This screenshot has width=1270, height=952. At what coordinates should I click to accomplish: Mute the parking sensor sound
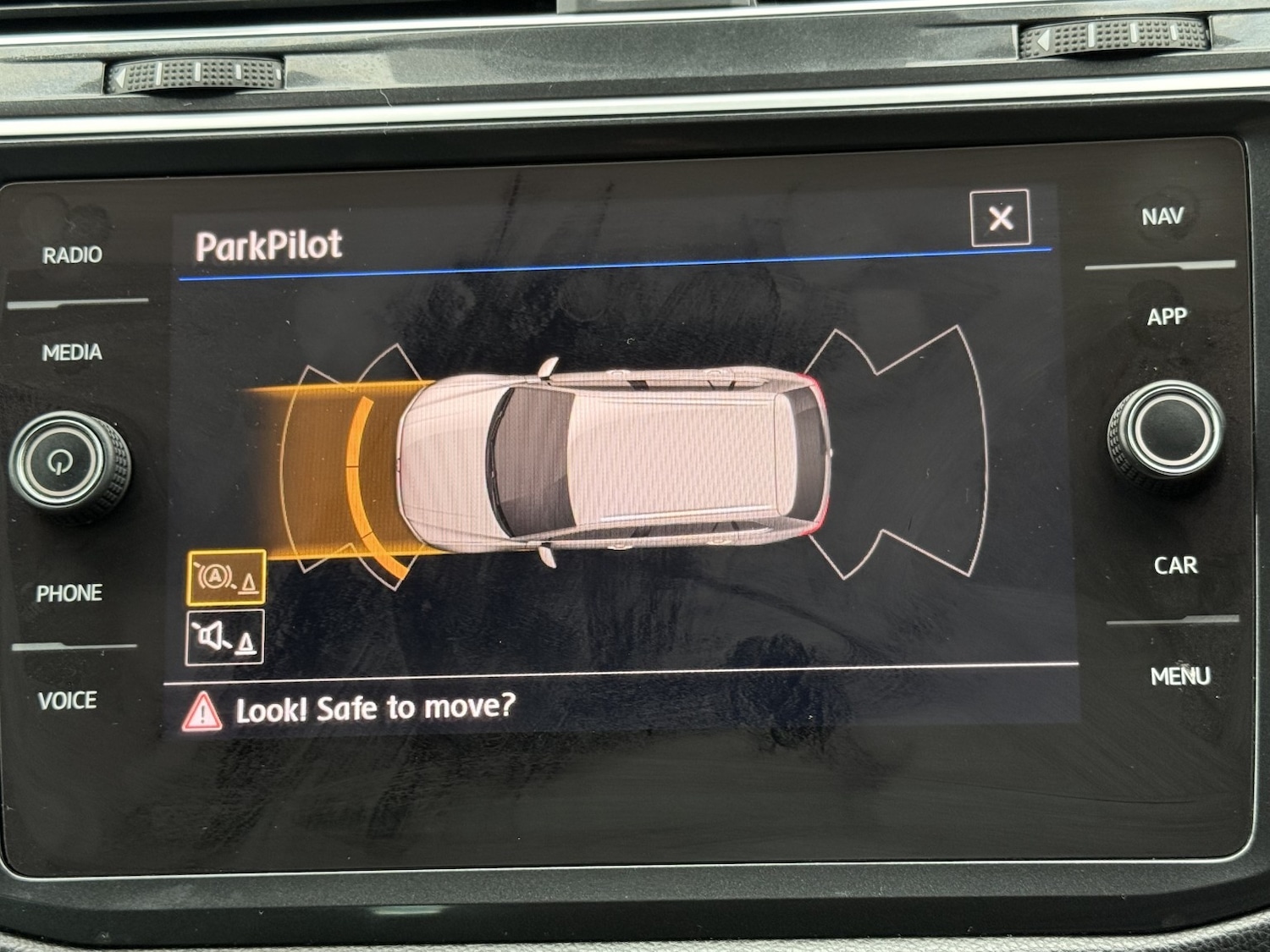tap(224, 637)
